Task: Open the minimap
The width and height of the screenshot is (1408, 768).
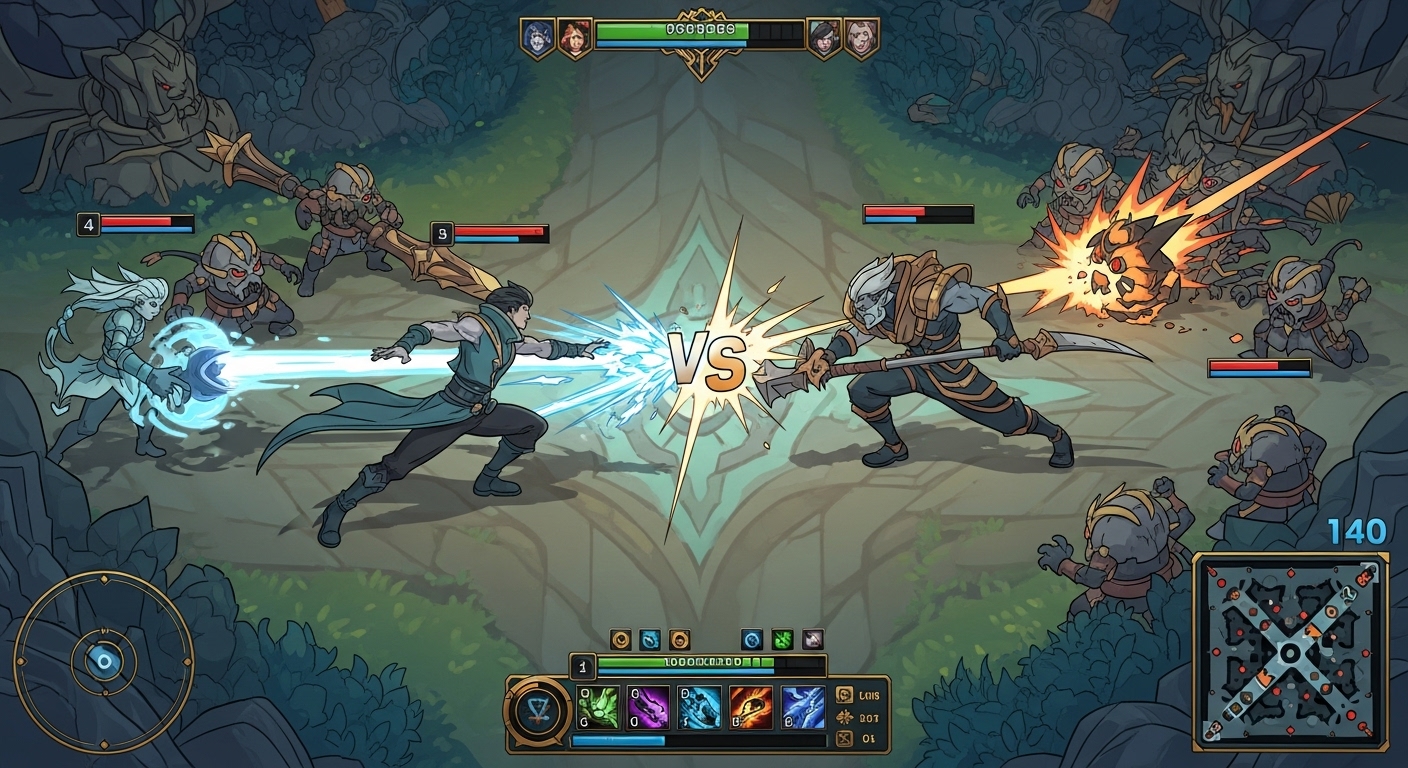Action: 1290,652
